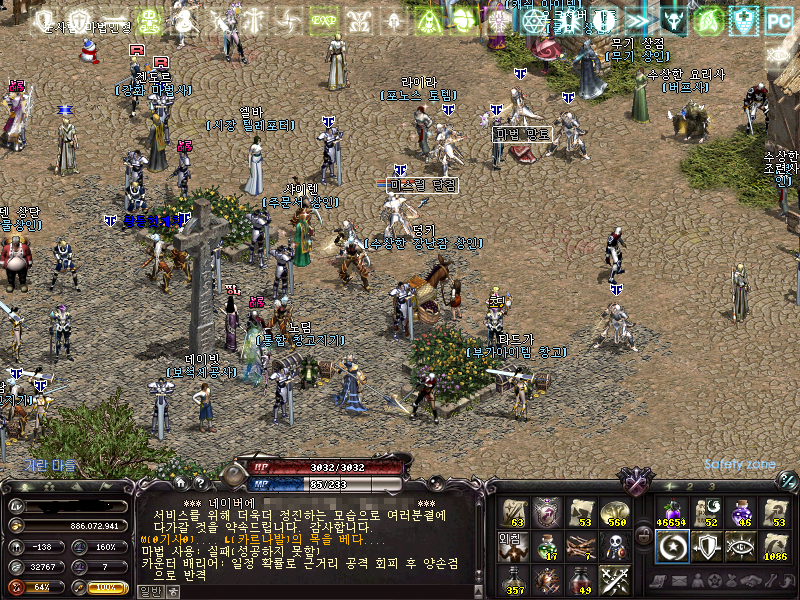Viewport: 800px width, 600px height.
Task: Switch to hotbar page 3
Action: (x=711, y=485)
